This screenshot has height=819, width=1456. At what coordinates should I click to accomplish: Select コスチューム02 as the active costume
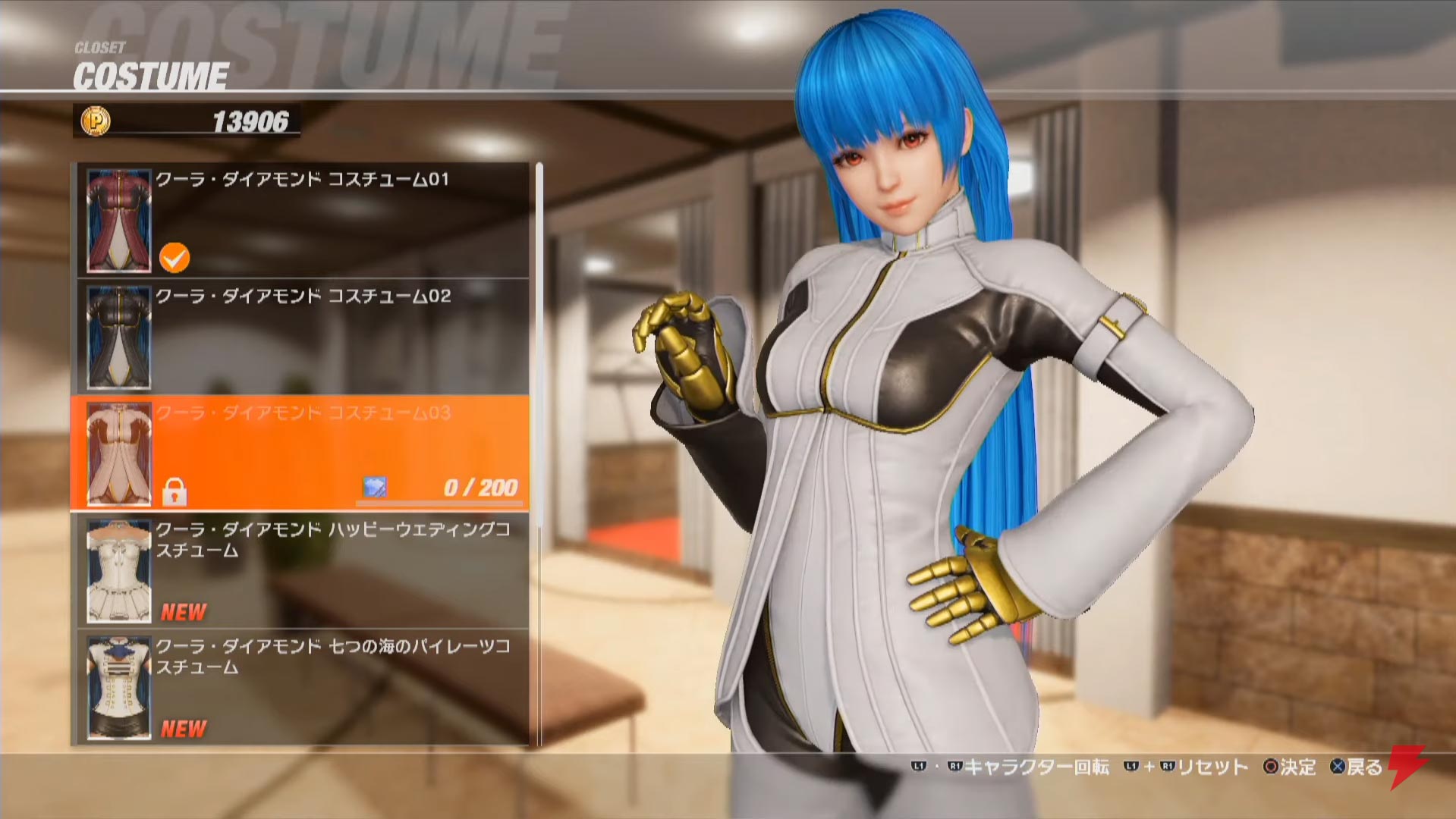pos(303,336)
